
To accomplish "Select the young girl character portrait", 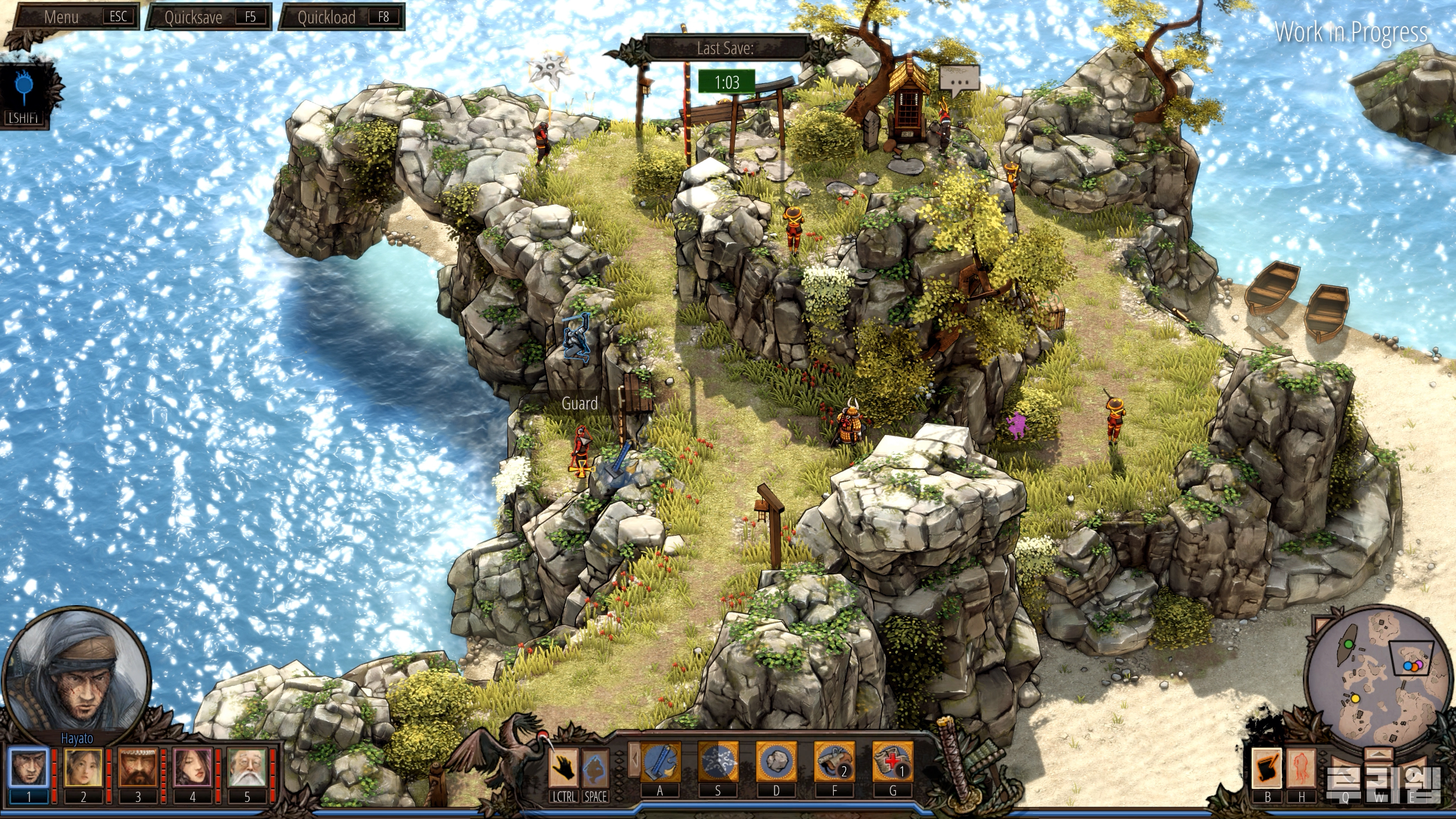I will tap(83, 767).
